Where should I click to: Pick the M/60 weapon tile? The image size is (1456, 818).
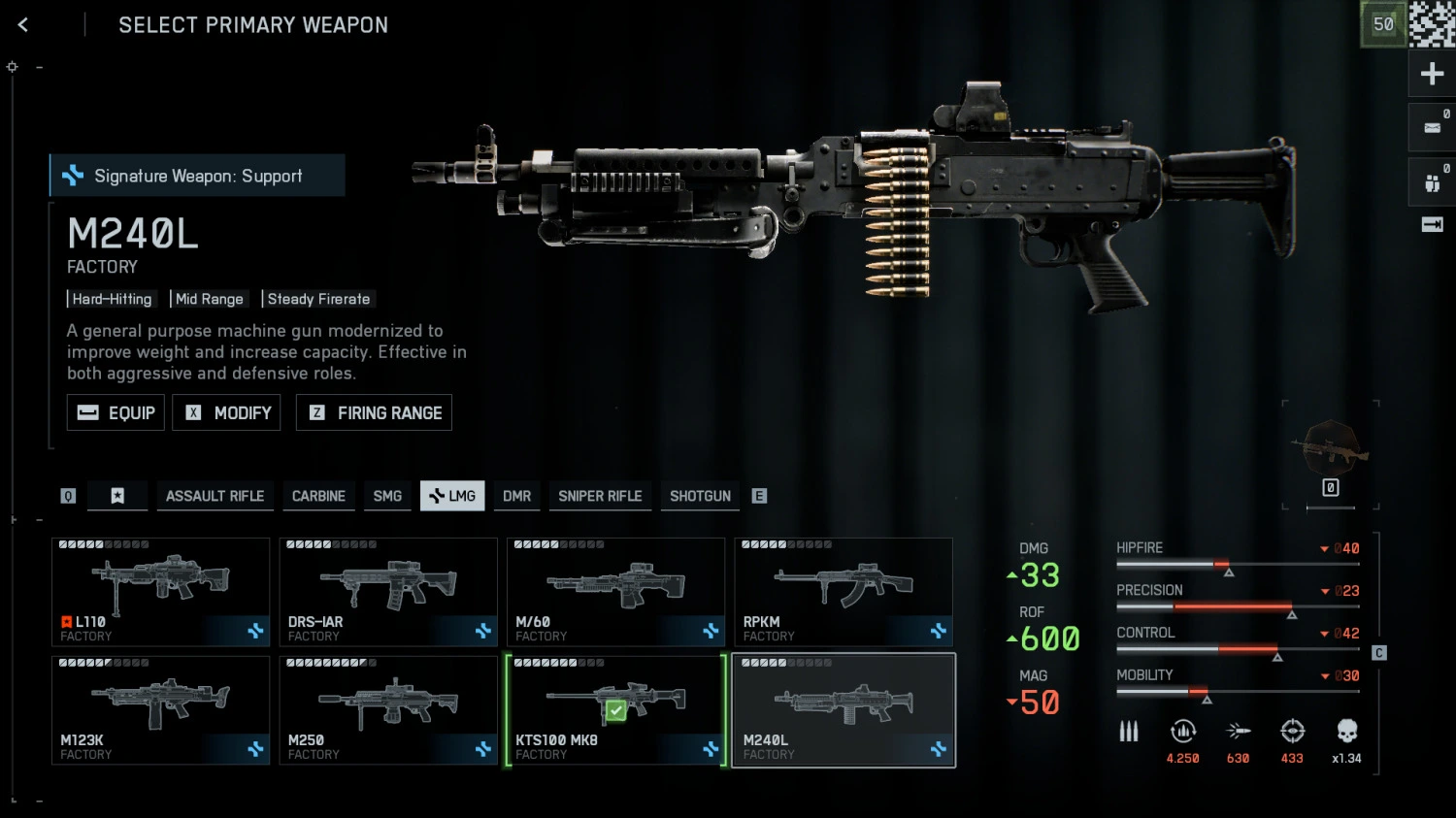point(615,592)
